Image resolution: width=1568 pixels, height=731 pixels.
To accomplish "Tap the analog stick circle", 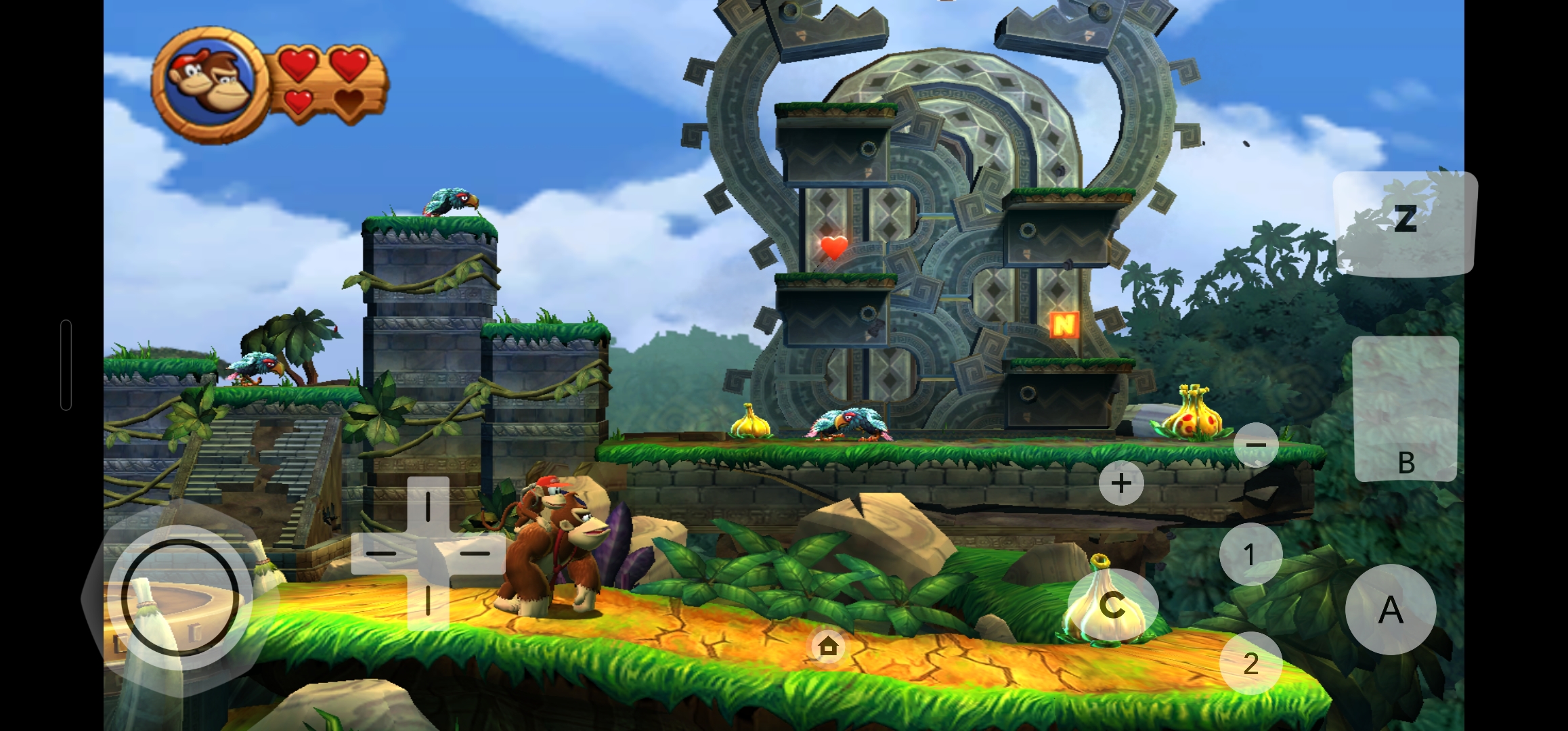I will click(180, 598).
